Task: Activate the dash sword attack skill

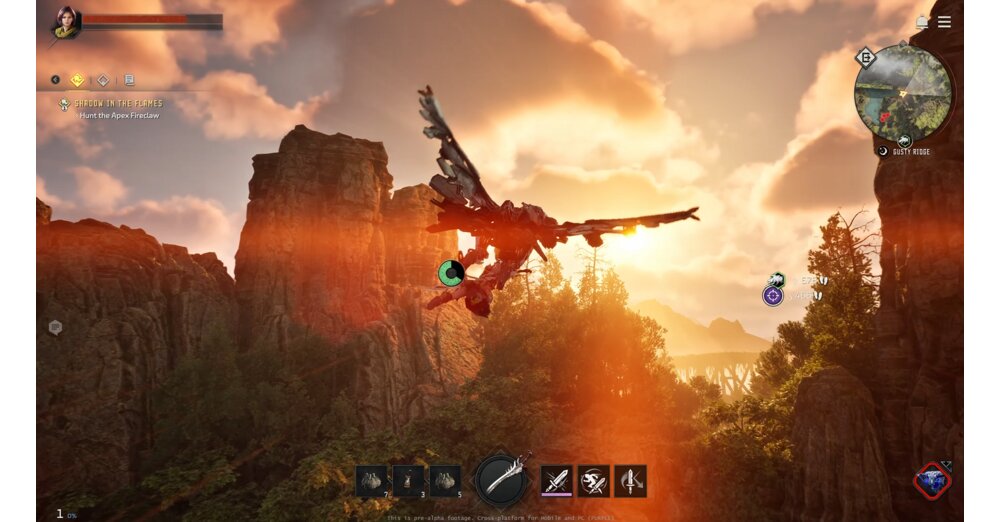Action: pyautogui.click(x=594, y=481)
